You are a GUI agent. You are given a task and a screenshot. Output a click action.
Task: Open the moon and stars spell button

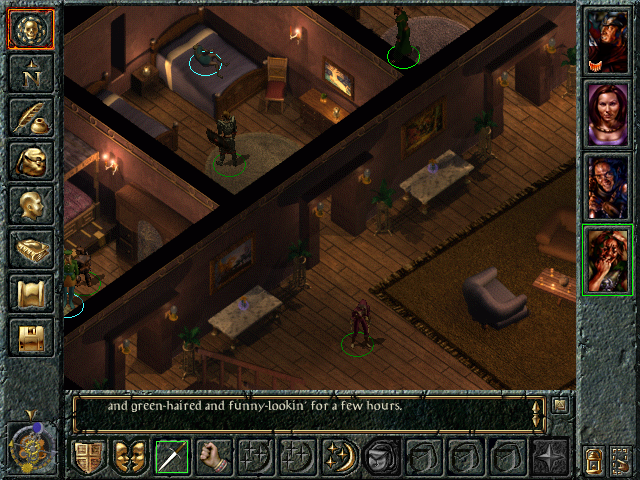click(338, 457)
